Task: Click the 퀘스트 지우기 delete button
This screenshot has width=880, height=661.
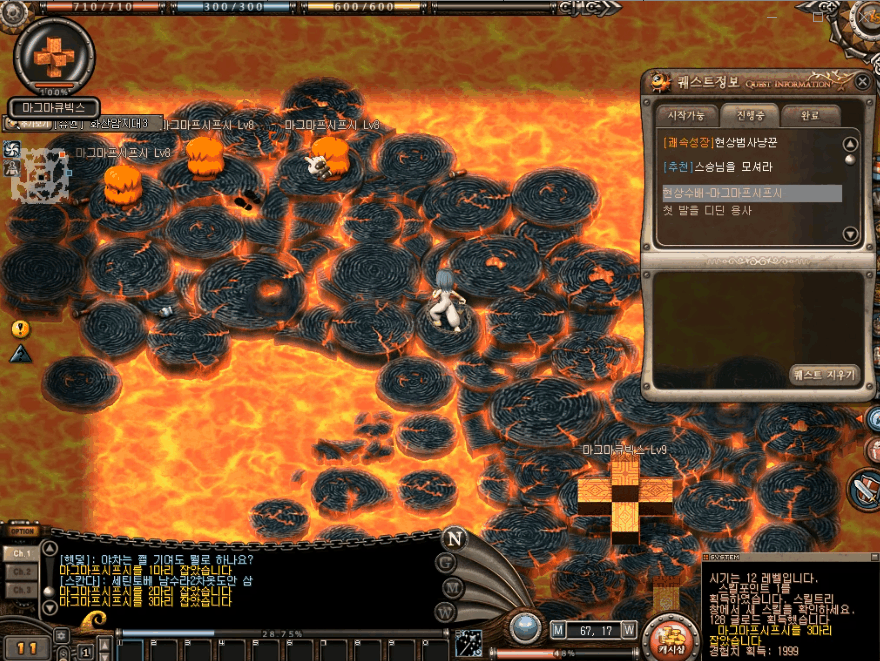Action: click(x=823, y=375)
